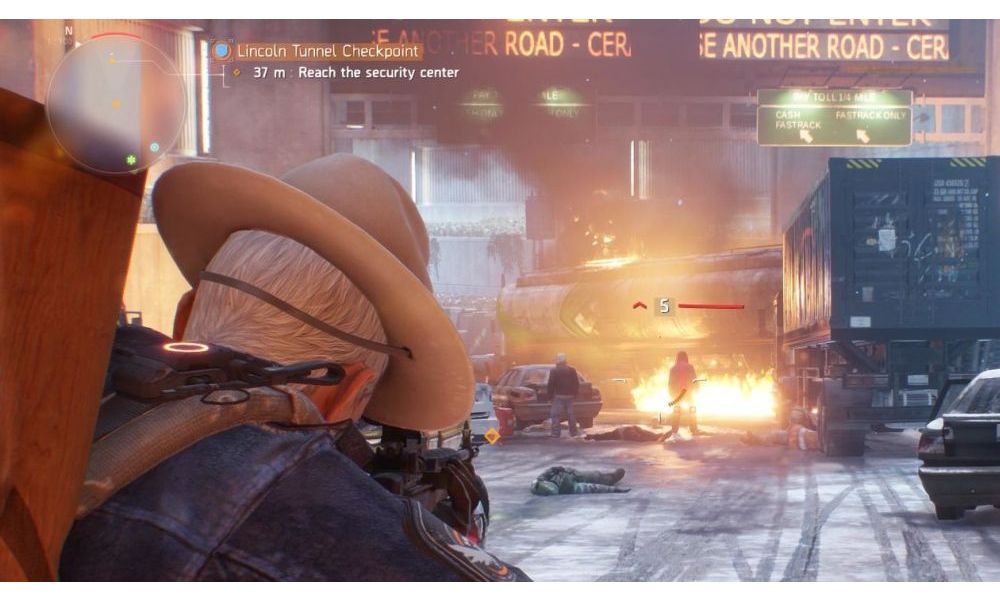The width and height of the screenshot is (1000, 600).
Task: Select the Lincoln Tunnel Checkpoint mission title
Action: click(328, 51)
